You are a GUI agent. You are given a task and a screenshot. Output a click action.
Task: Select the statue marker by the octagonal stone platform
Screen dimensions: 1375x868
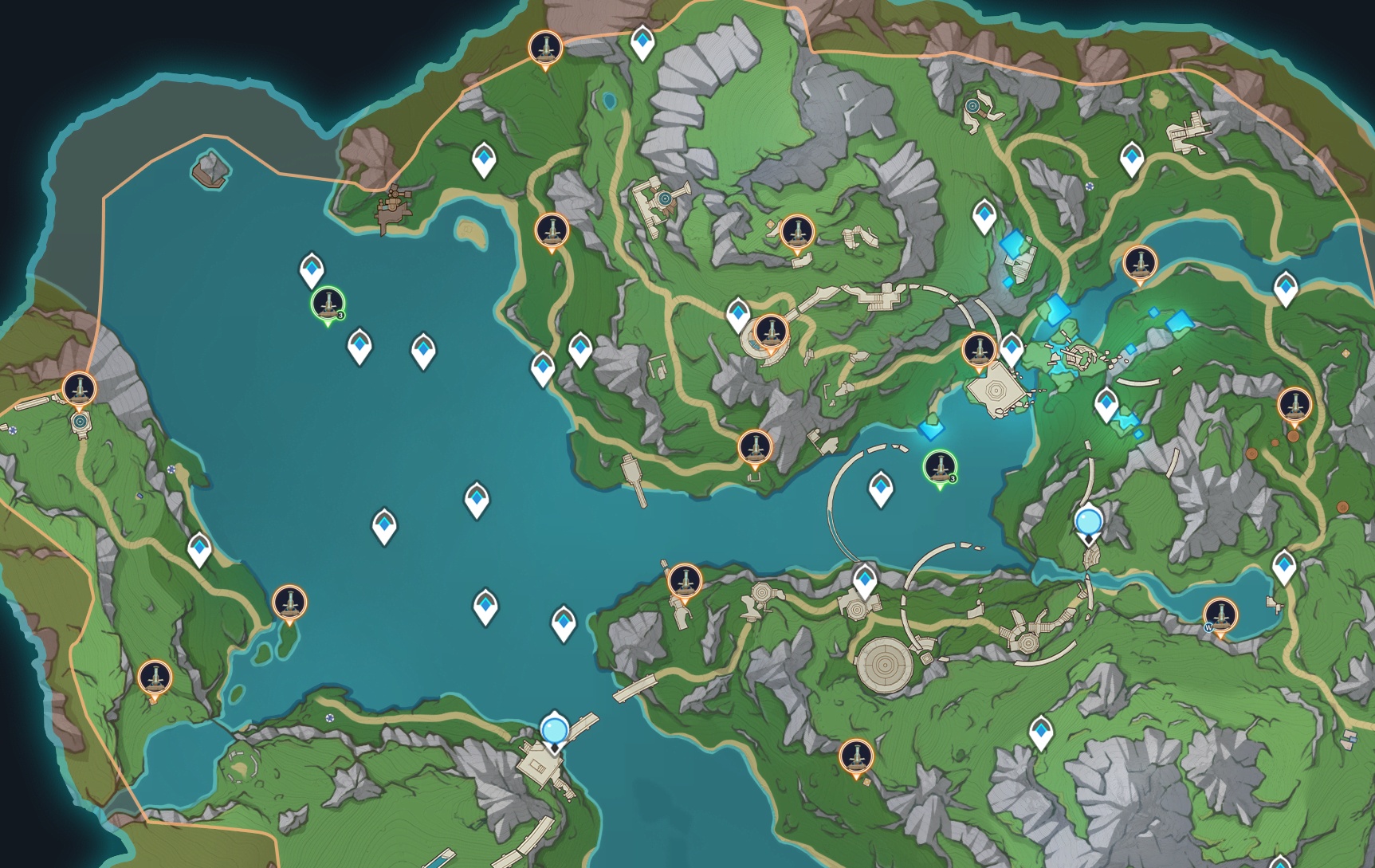978,350
